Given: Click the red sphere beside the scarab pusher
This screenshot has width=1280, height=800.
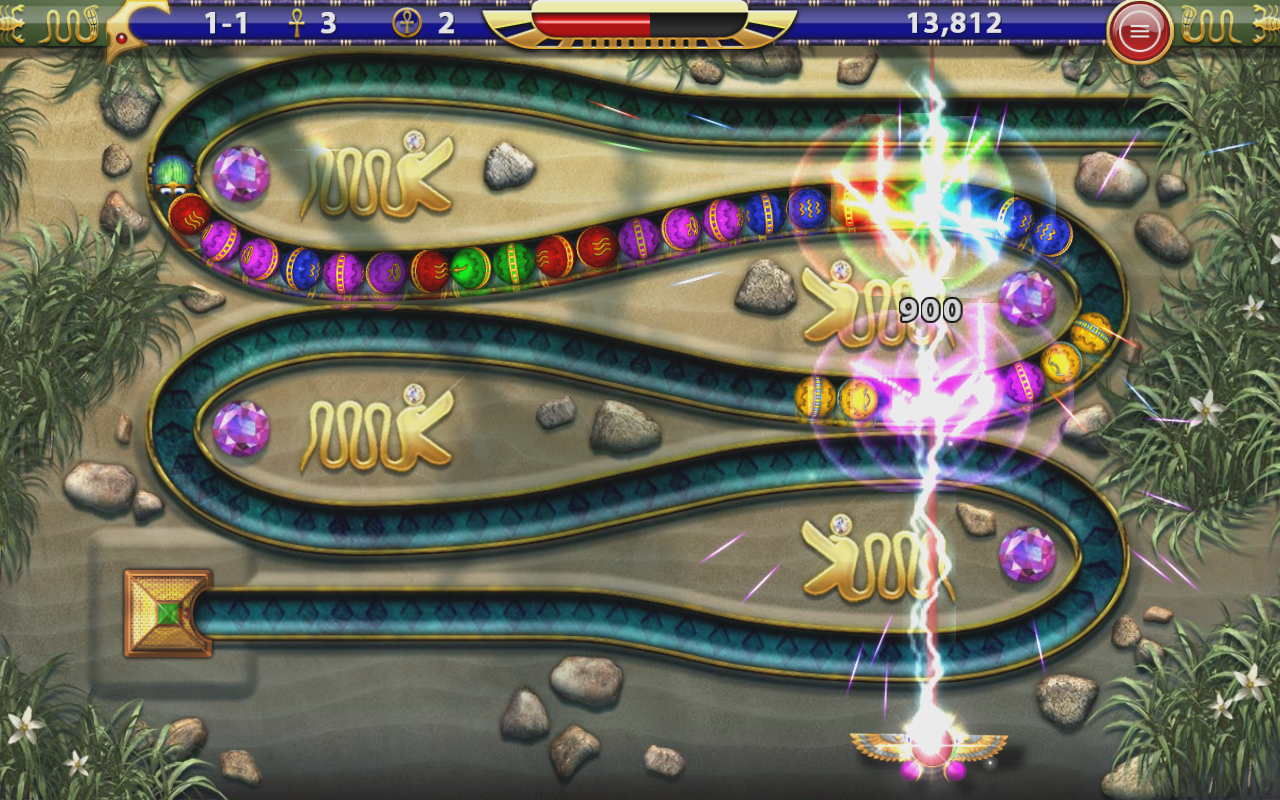Looking at the screenshot, I should 190,213.
